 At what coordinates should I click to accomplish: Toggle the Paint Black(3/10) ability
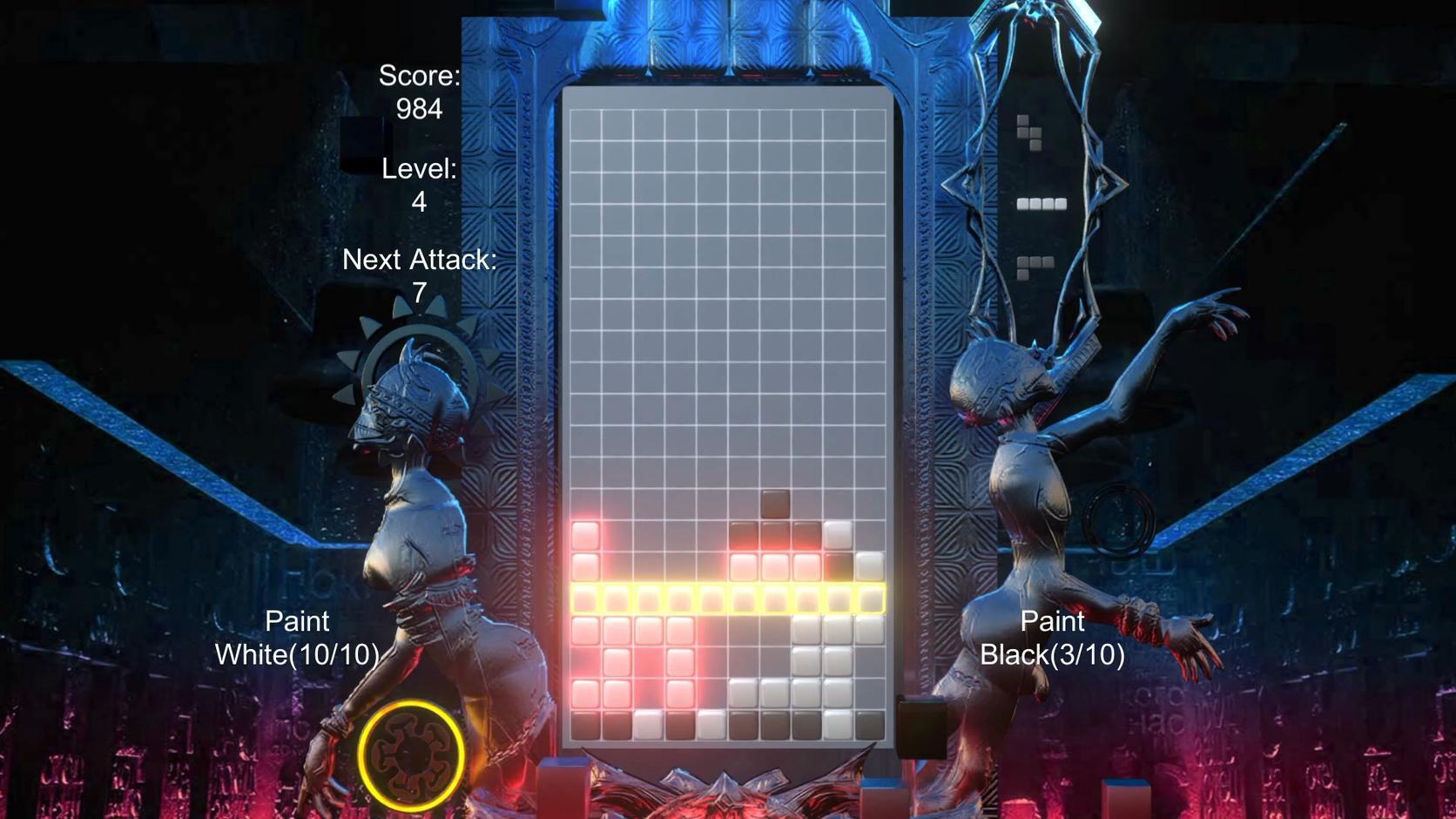1052,636
